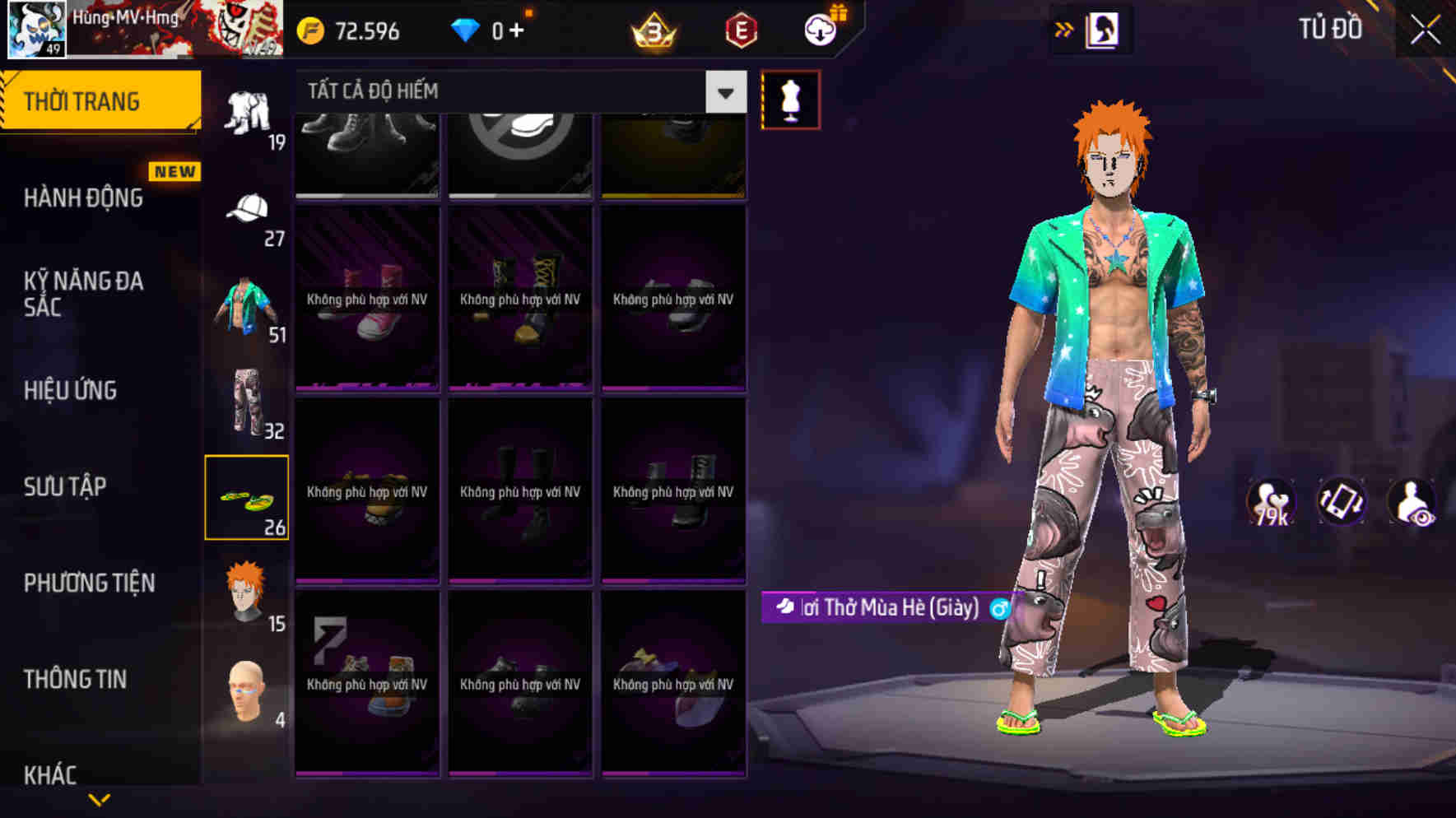The height and width of the screenshot is (818, 1456).
Task: Open the profile portrait icon near Tủ Đồ
Action: (x=1103, y=31)
